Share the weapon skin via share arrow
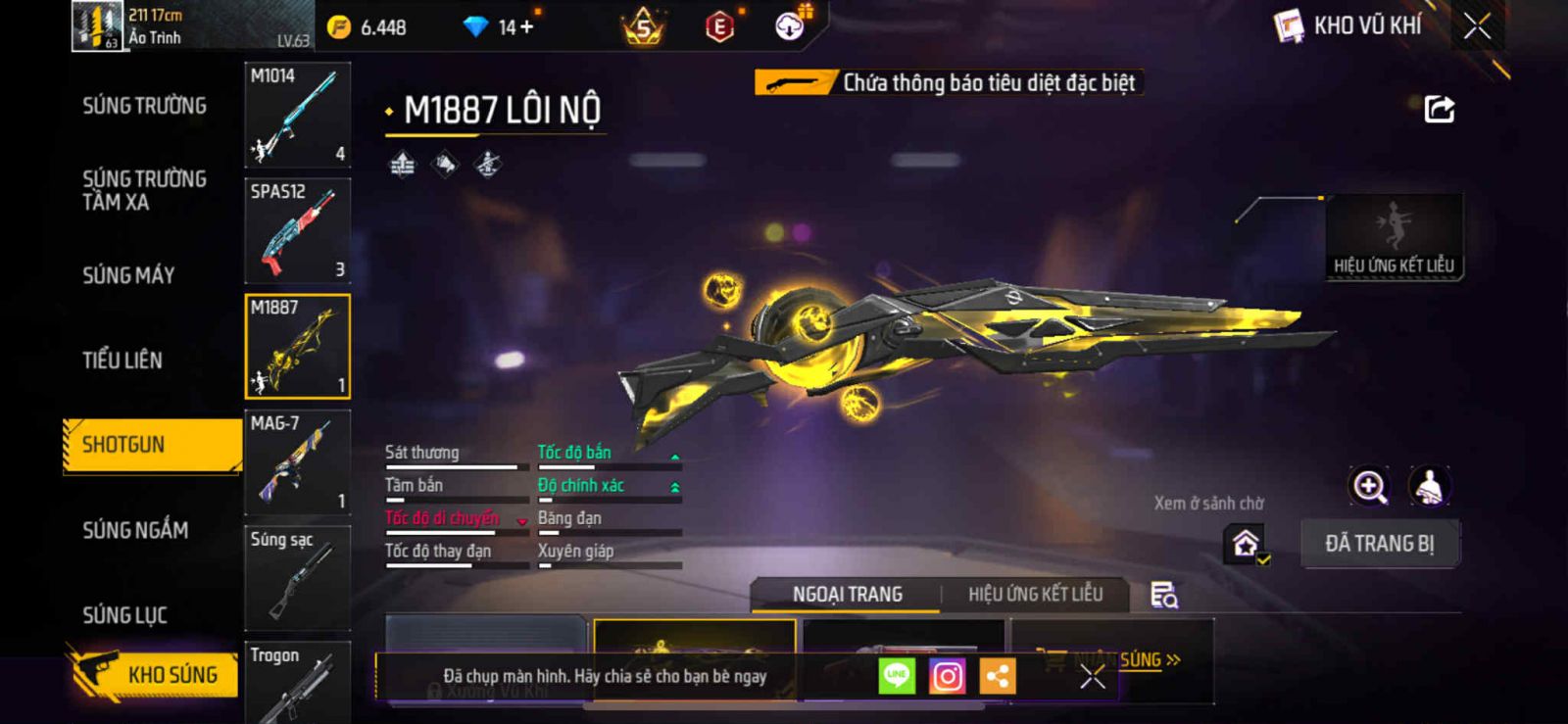The width and height of the screenshot is (1568, 724). (x=1439, y=109)
